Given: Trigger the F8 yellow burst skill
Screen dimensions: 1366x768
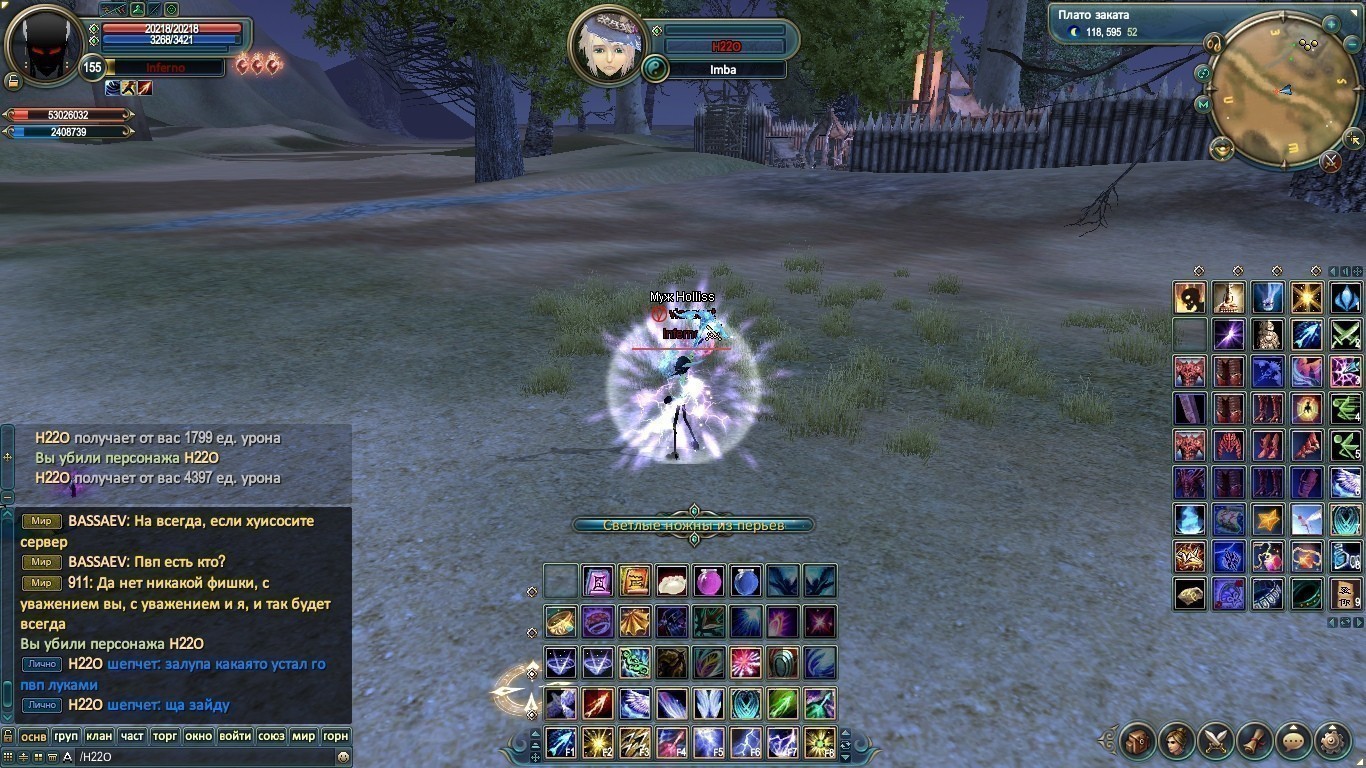Looking at the screenshot, I should [x=820, y=743].
